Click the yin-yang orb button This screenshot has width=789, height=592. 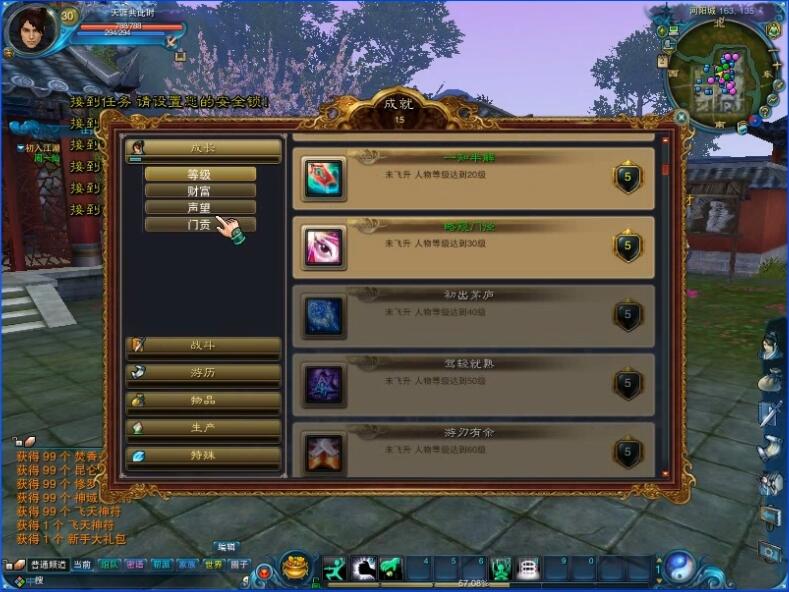point(681,568)
